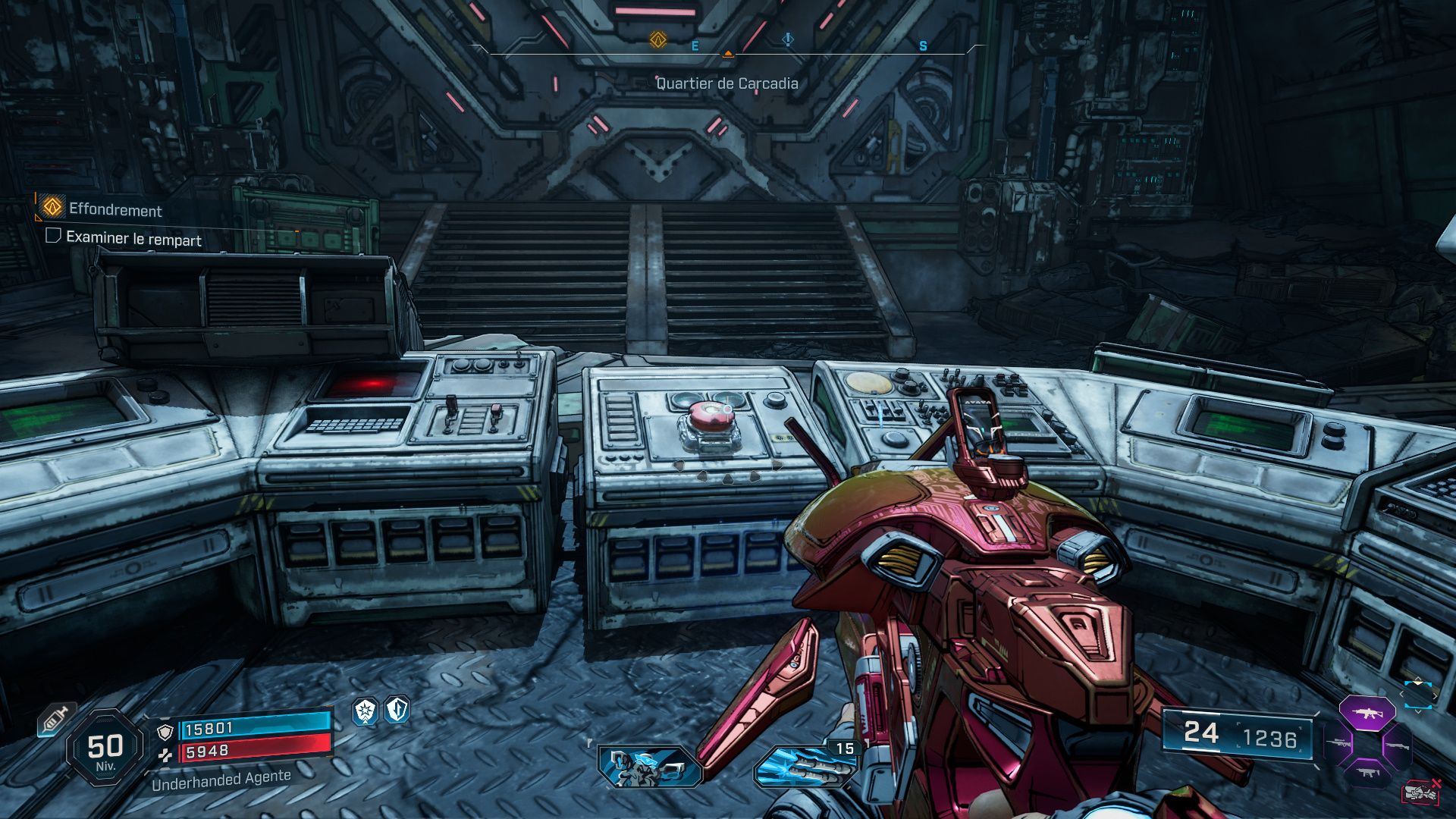This screenshot has height=819, width=1456.
Task: Click the shield emblem next to 15801
Action: [x=165, y=733]
